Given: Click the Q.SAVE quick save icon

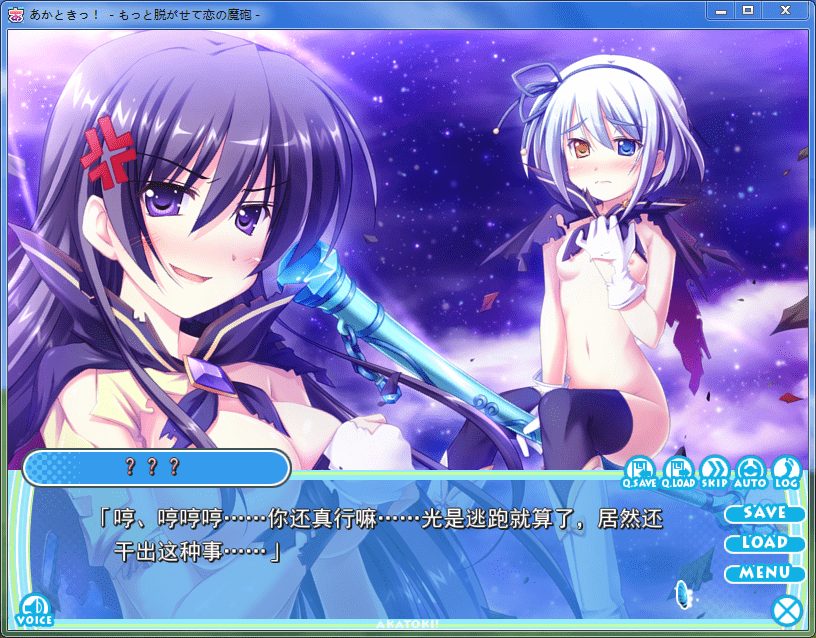Looking at the screenshot, I should click(640, 472).
